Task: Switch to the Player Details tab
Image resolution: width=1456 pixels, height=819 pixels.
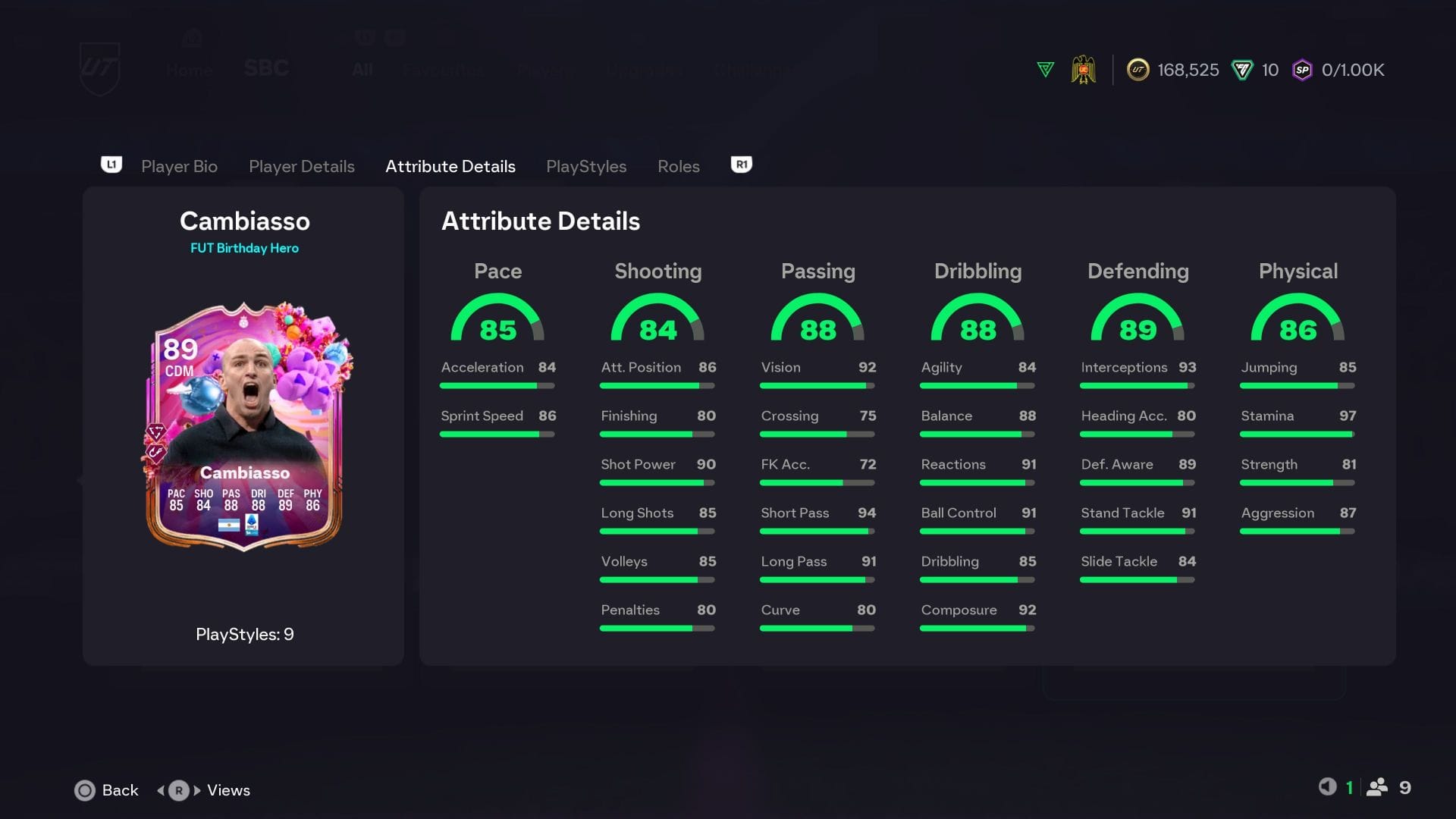Action: point(302,166)
